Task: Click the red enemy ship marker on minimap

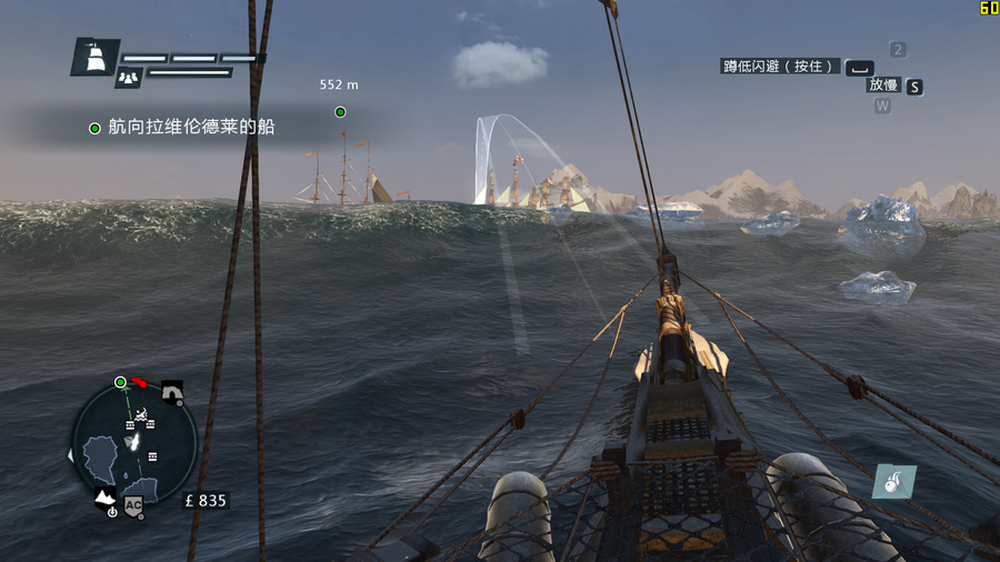Action: tap(141, 382)
